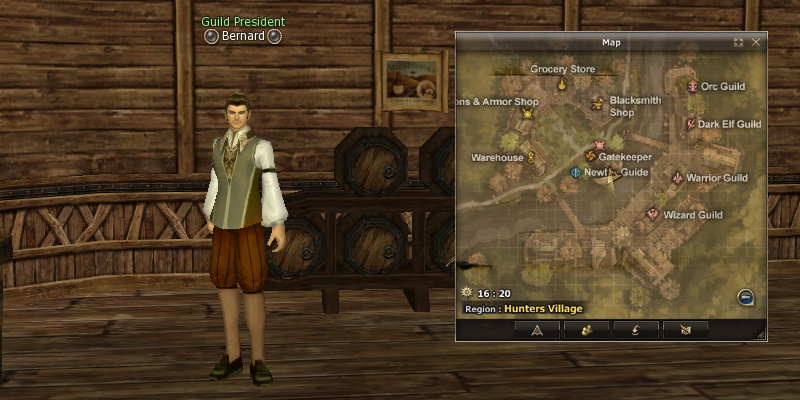Select the Blacksmith Shop map marker
This screenshot has height=400, width=800.
click(598, 102)
